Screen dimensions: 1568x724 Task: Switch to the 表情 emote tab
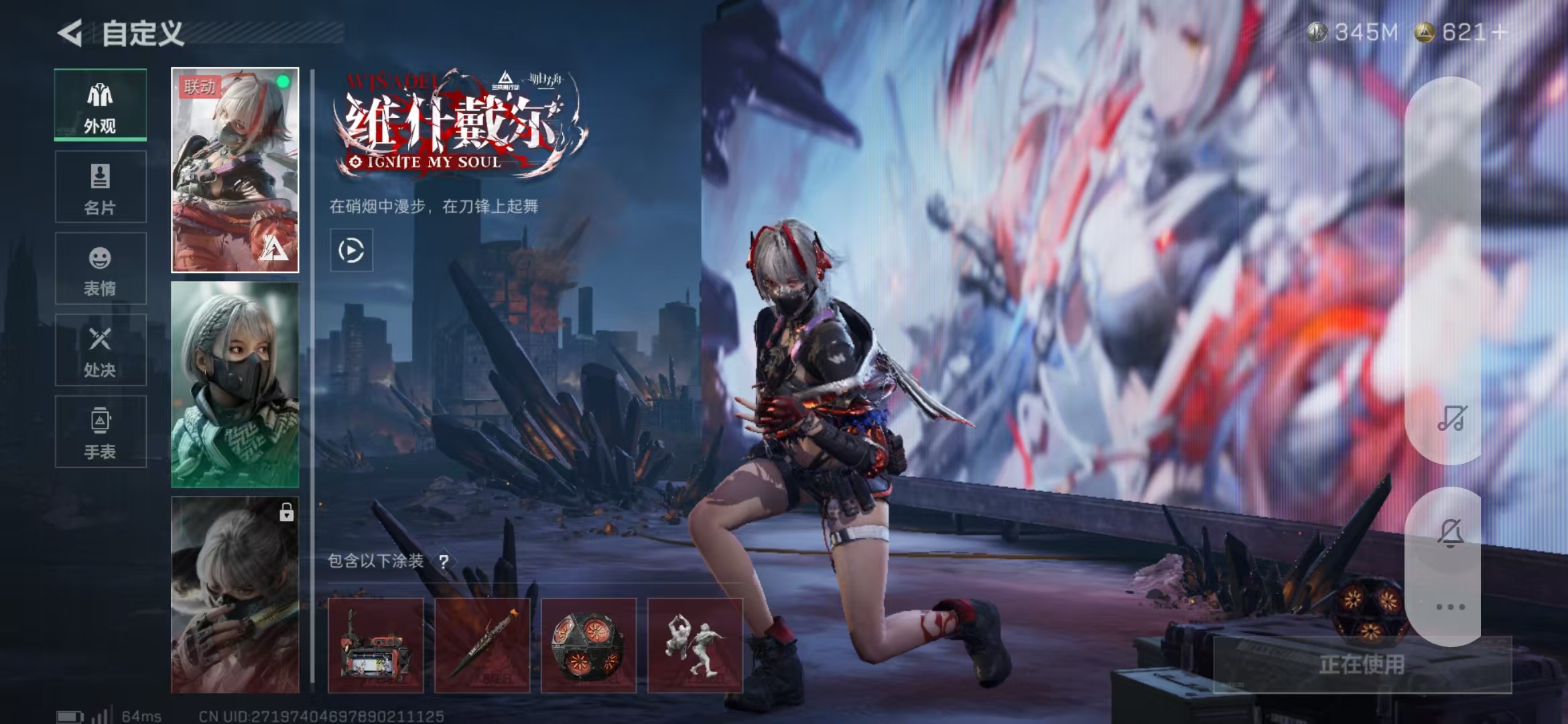tap(101, 269)
